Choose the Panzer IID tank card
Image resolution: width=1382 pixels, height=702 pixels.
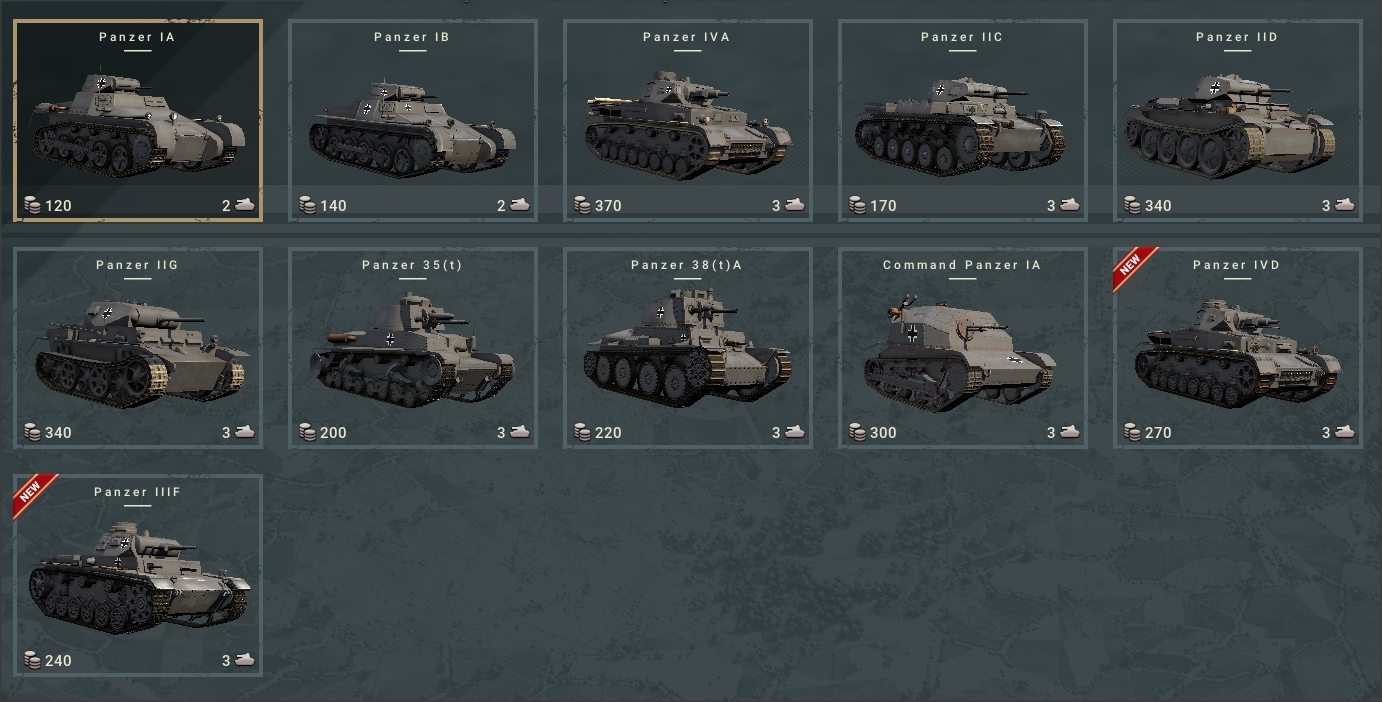(1238, 121)
